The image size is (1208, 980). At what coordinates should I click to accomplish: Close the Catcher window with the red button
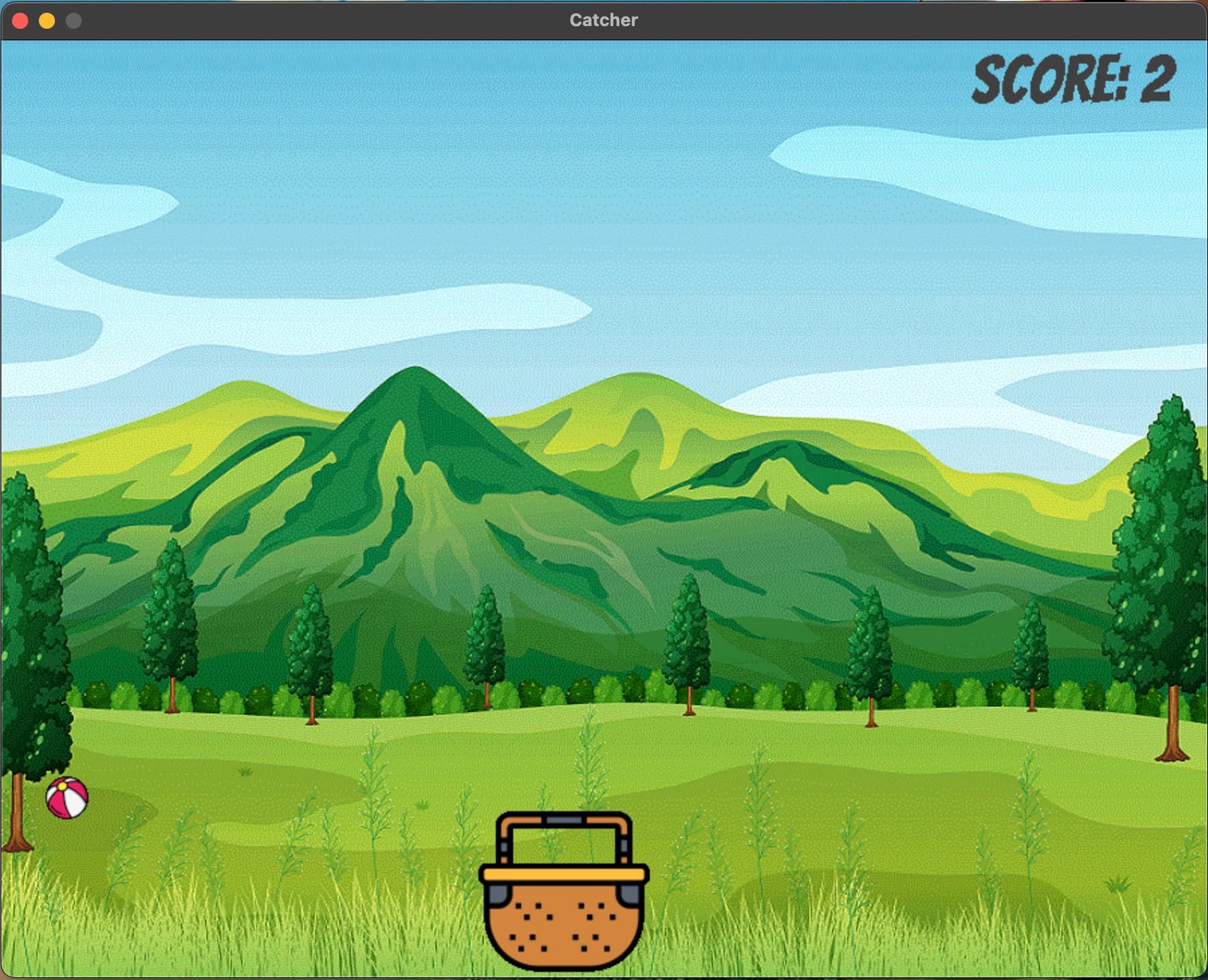[x=20, y=21]
